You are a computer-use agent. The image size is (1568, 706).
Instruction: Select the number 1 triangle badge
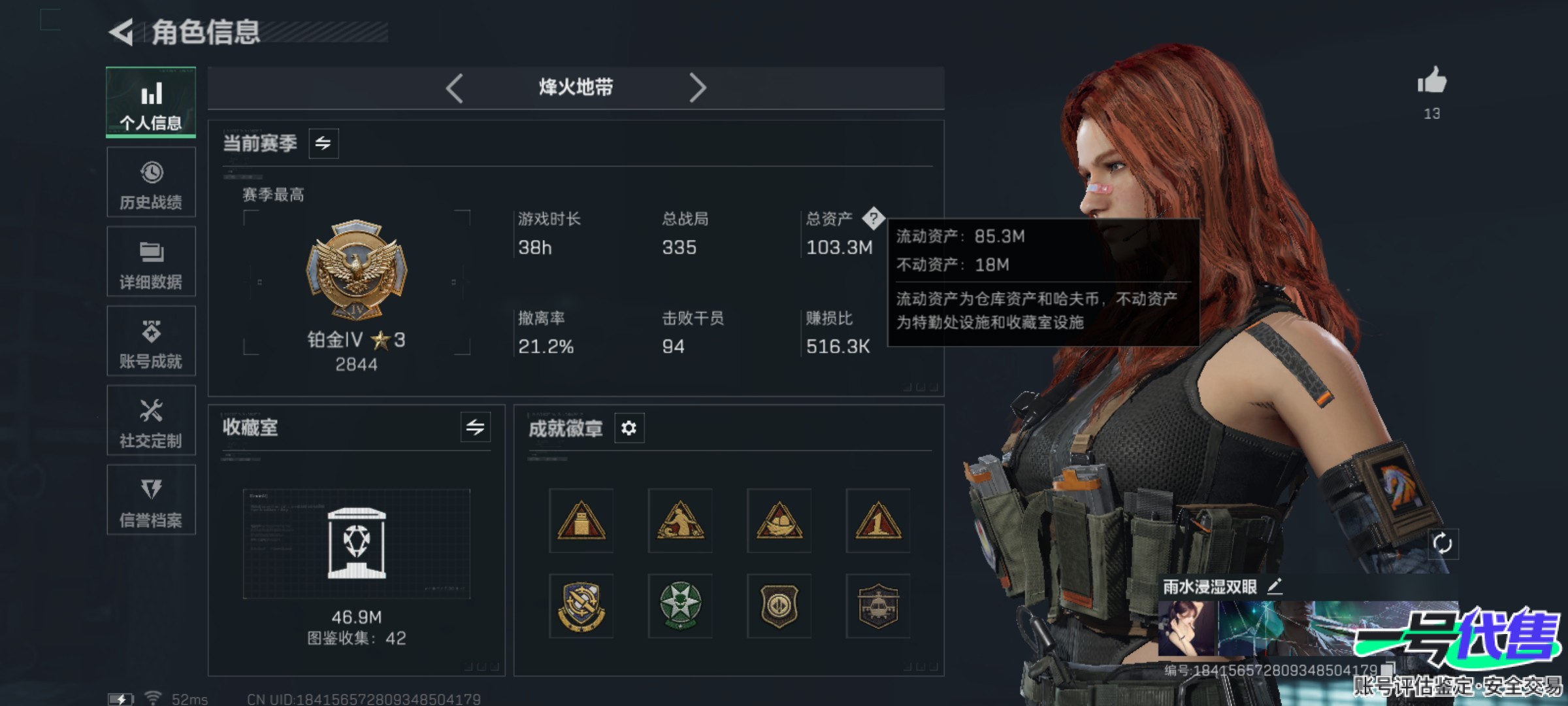(x=877, y=521)
